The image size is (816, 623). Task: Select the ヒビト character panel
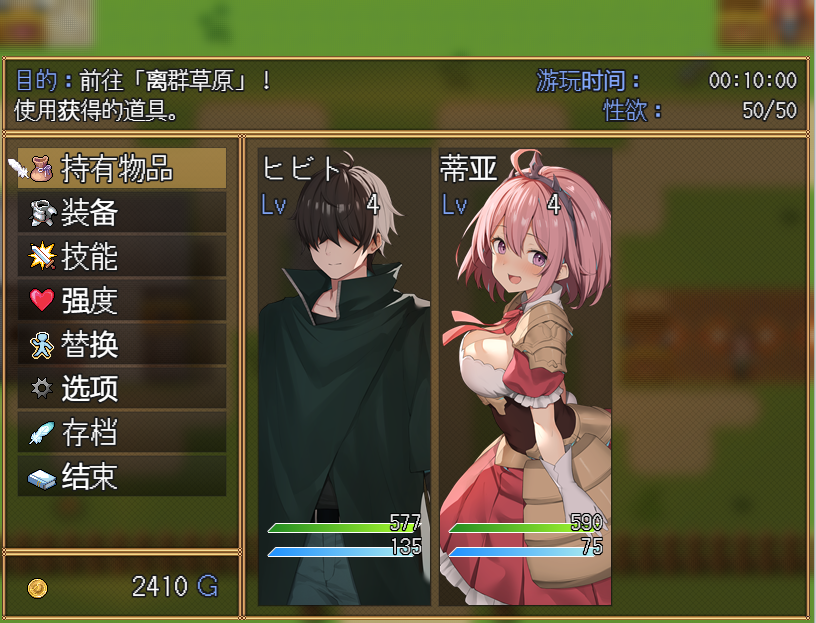tap(344, 377)
